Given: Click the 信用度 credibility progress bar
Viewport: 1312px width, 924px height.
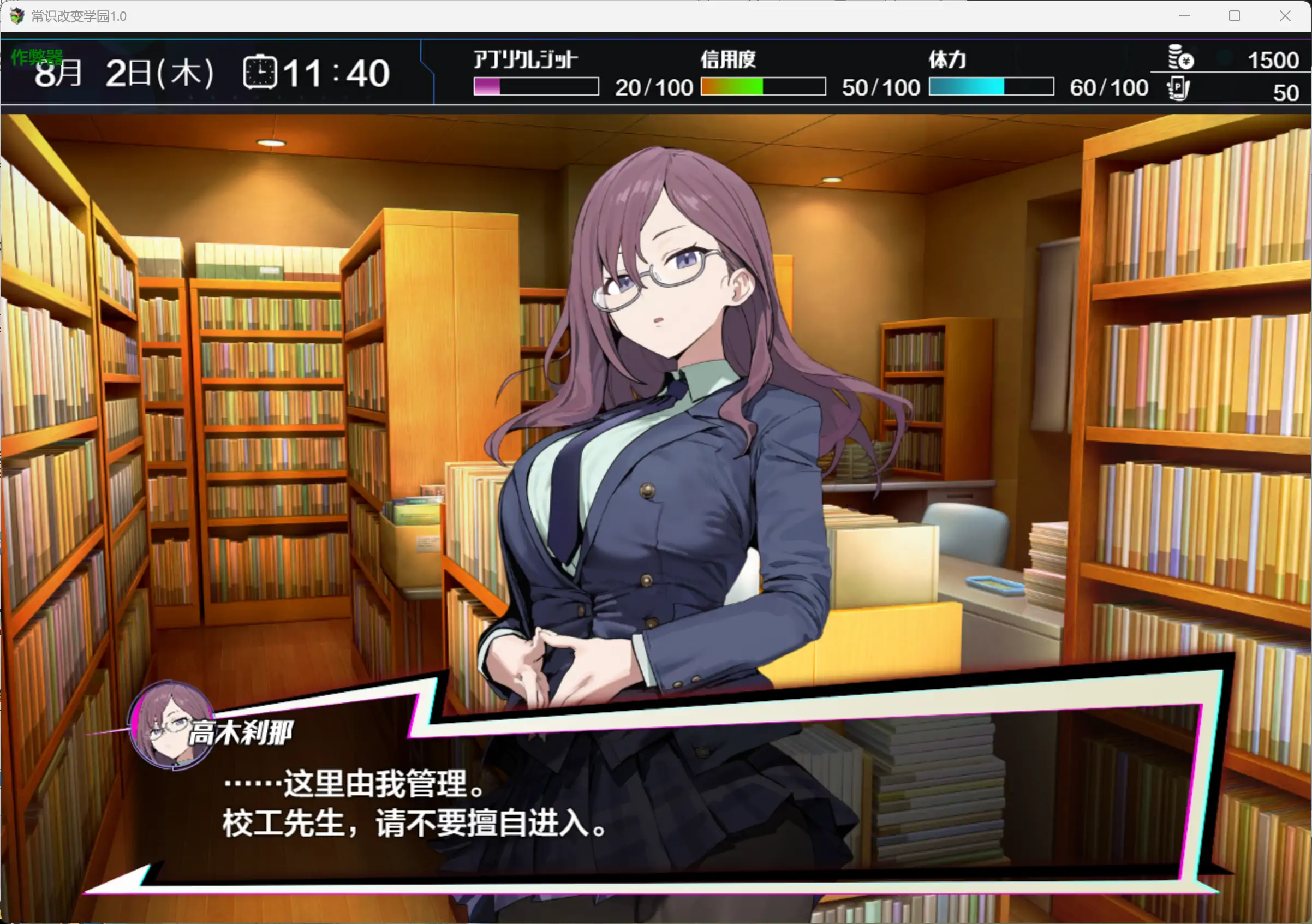Looking at the screenshot, I should [762, 87].
